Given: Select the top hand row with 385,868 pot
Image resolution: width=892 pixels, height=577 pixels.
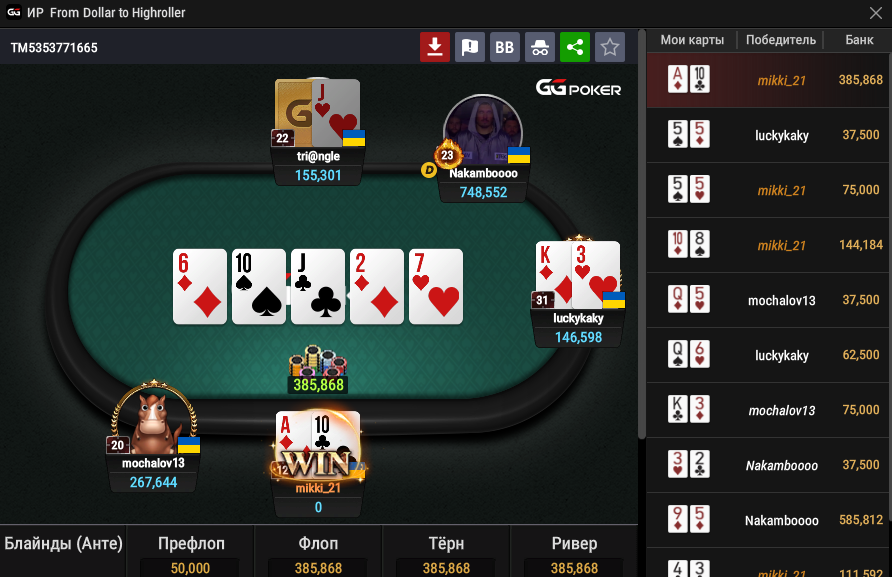Looking at the screenshot, I should (768, 80).
